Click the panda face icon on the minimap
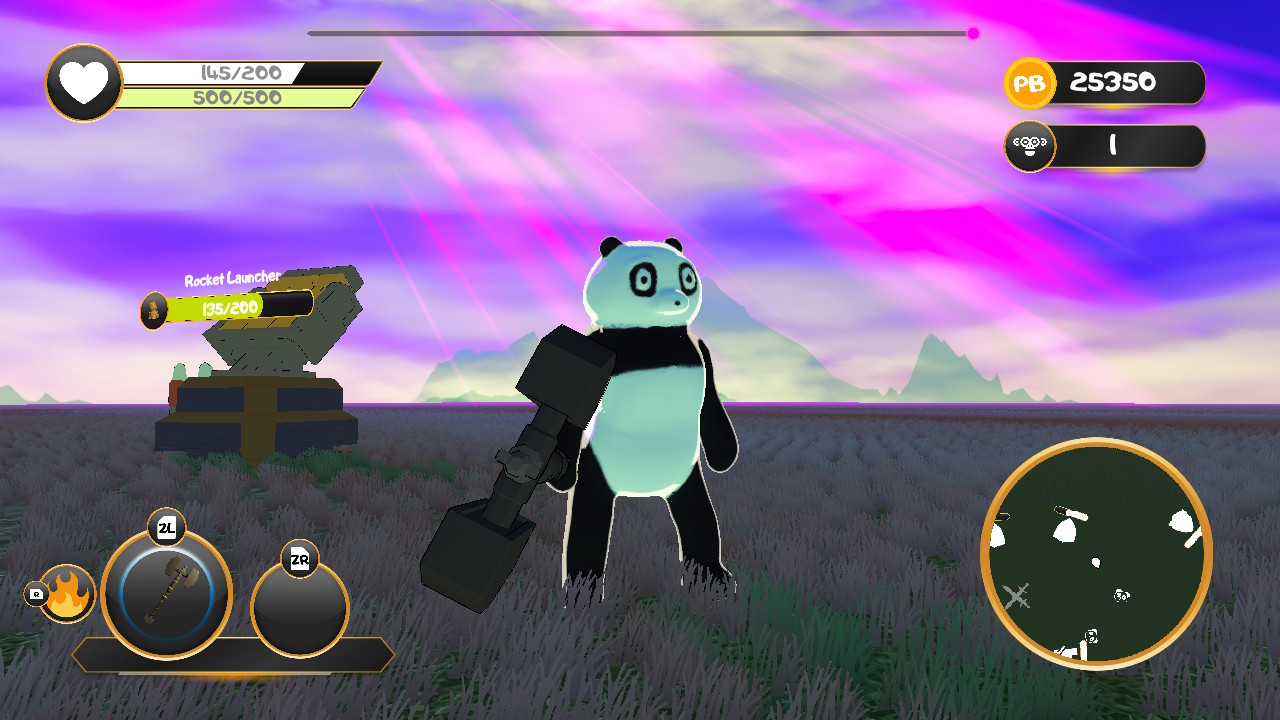This screenshot has height=720, width=1280. [x=1120, y=596]
